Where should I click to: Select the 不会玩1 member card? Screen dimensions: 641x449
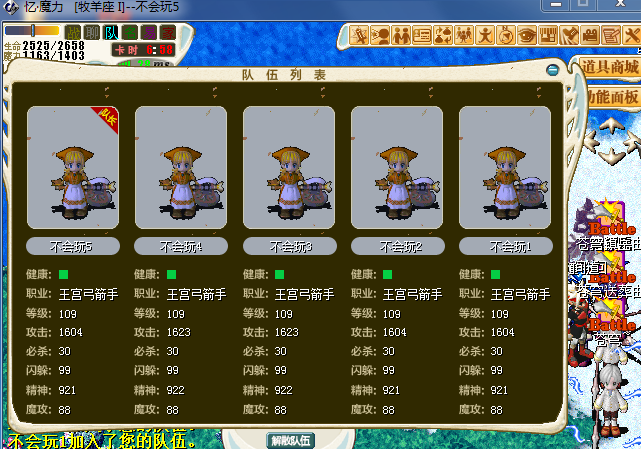[505, 168]
